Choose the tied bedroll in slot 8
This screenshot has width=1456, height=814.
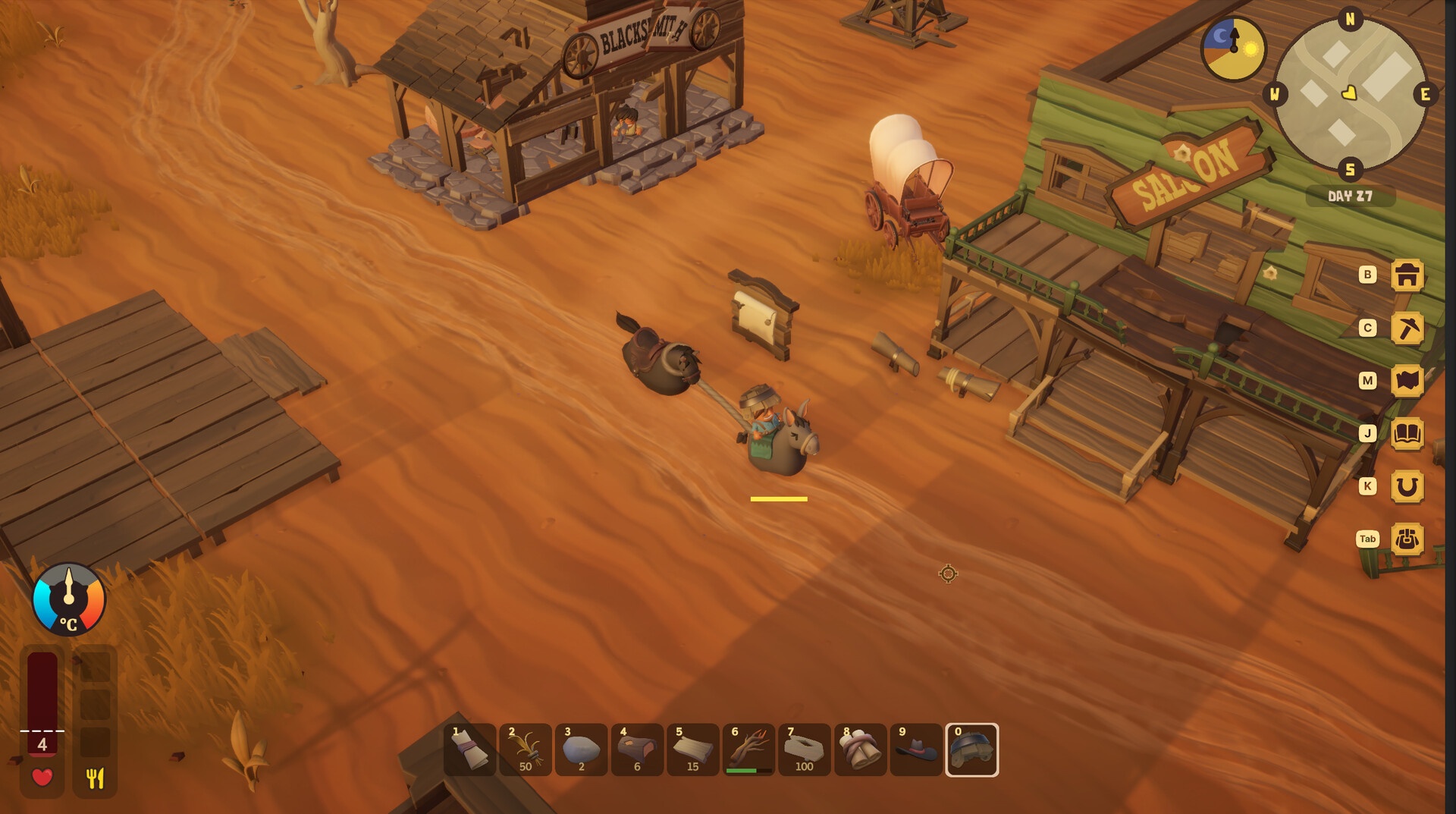860,750
